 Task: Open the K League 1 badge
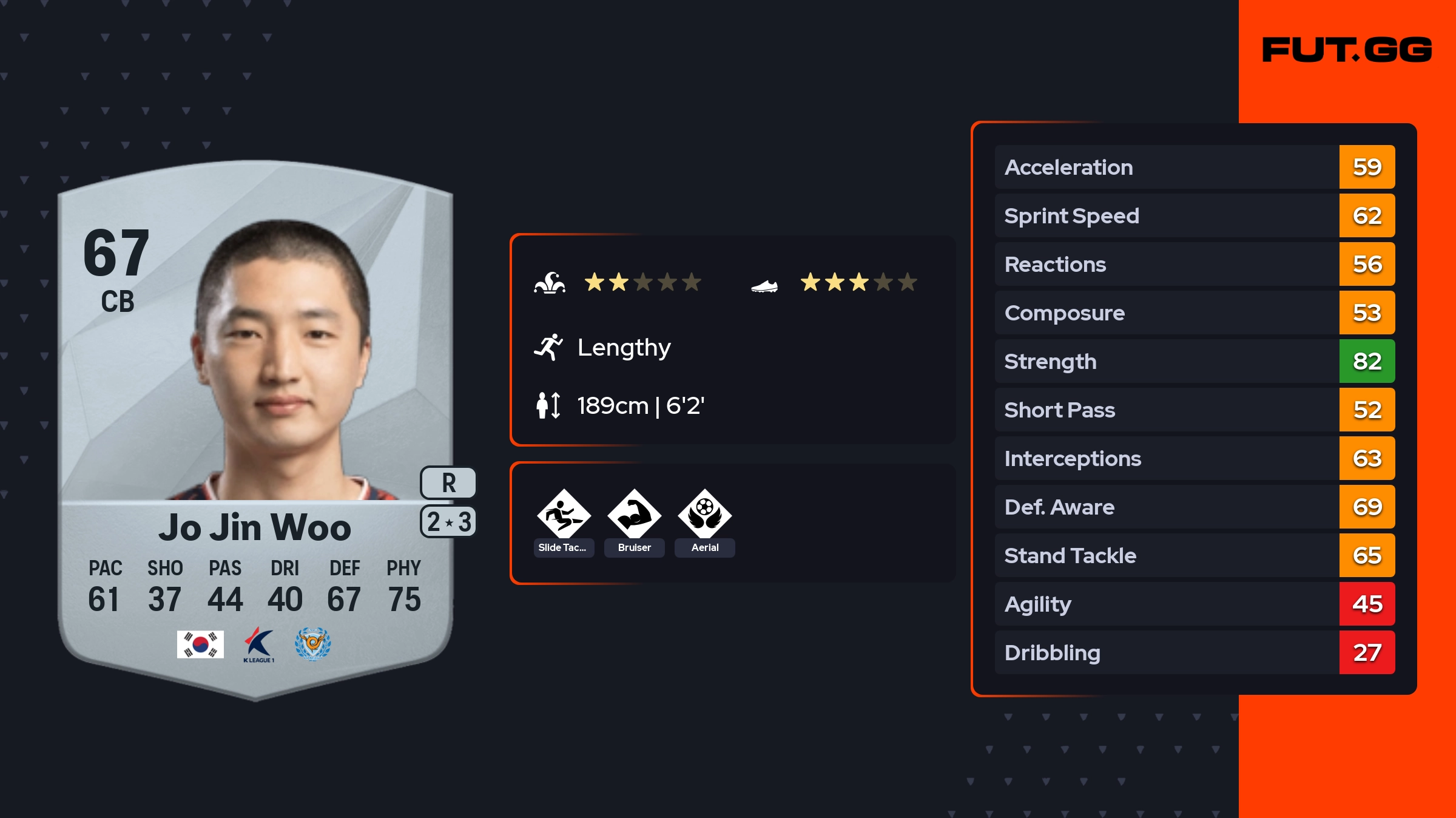pos(258,644)
